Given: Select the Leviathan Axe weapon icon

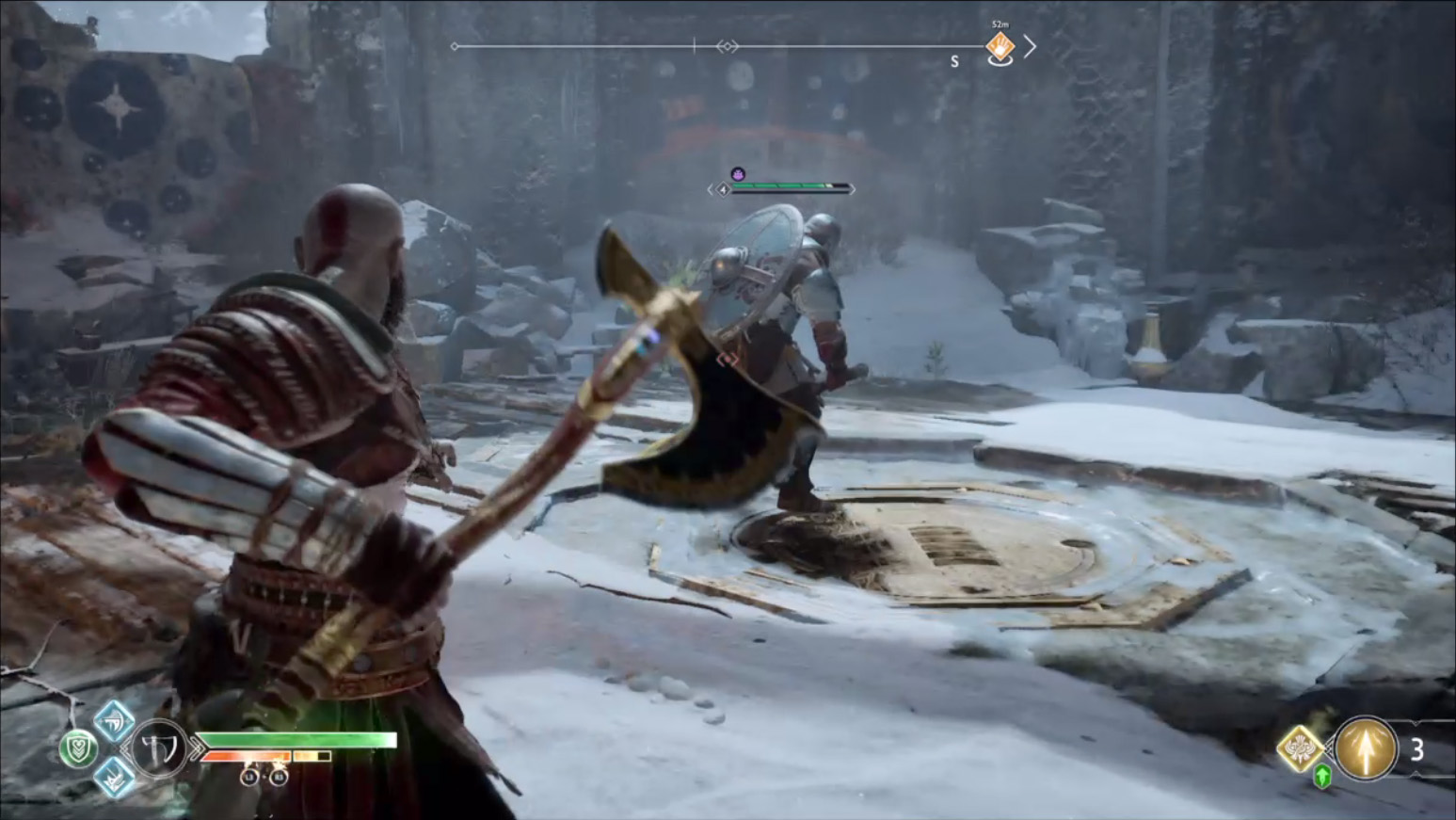Looking at the screenshot, I should [x=158, y=748].
